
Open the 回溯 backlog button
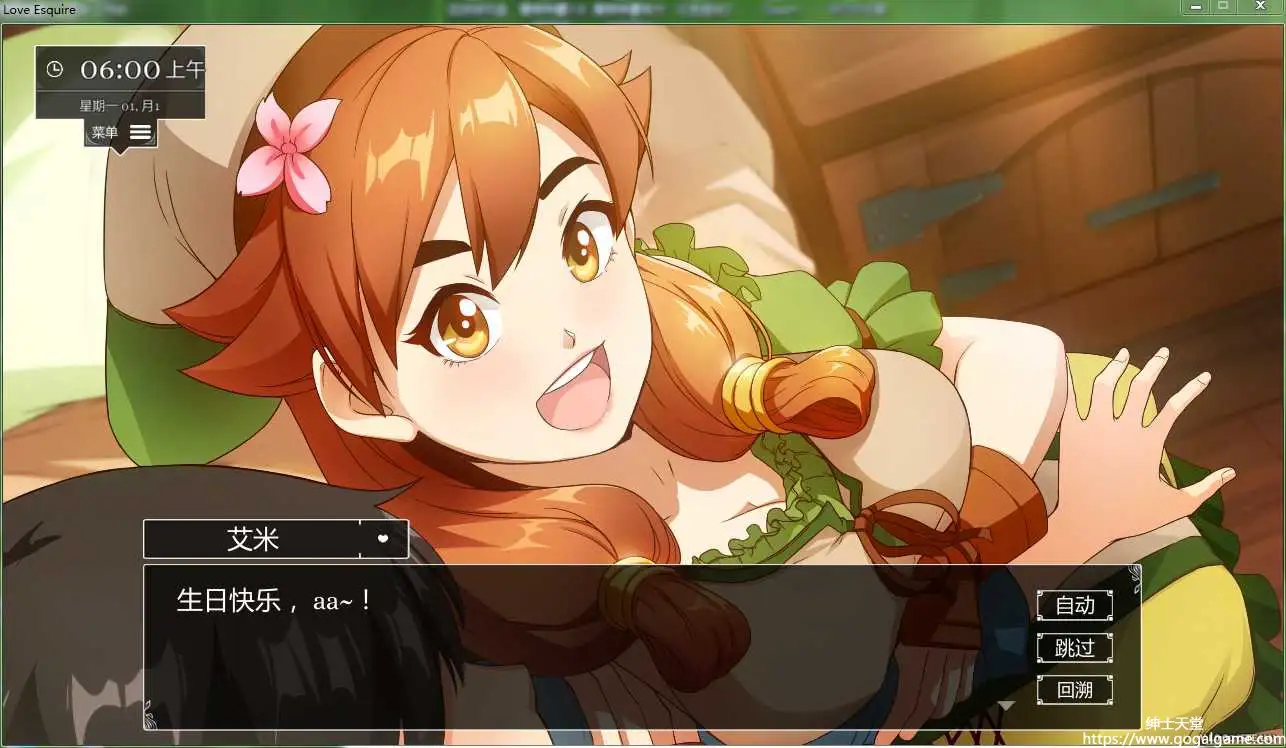tap(1075, 689)
